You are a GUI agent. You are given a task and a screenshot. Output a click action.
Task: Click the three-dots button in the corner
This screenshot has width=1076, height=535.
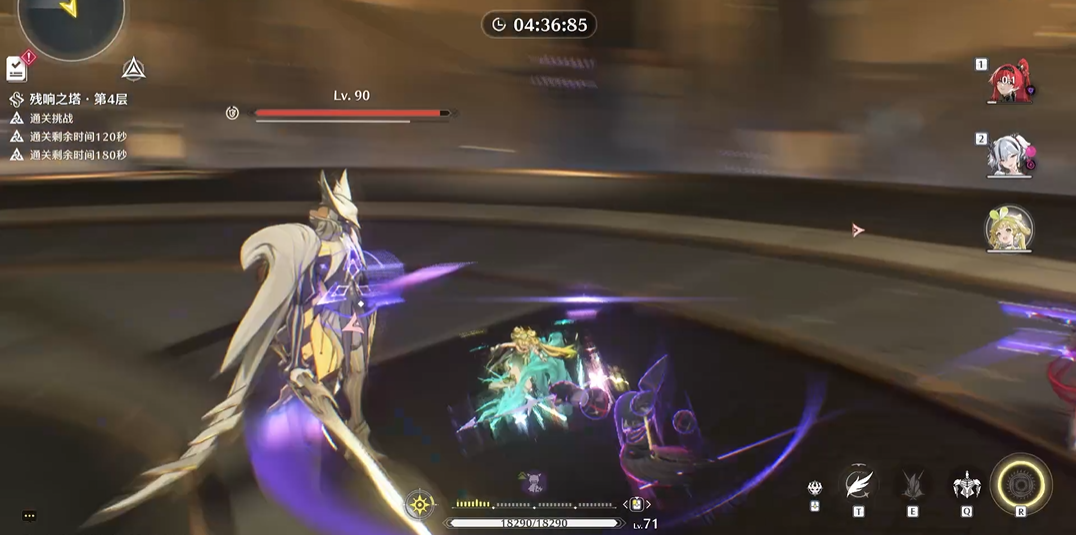29,516
